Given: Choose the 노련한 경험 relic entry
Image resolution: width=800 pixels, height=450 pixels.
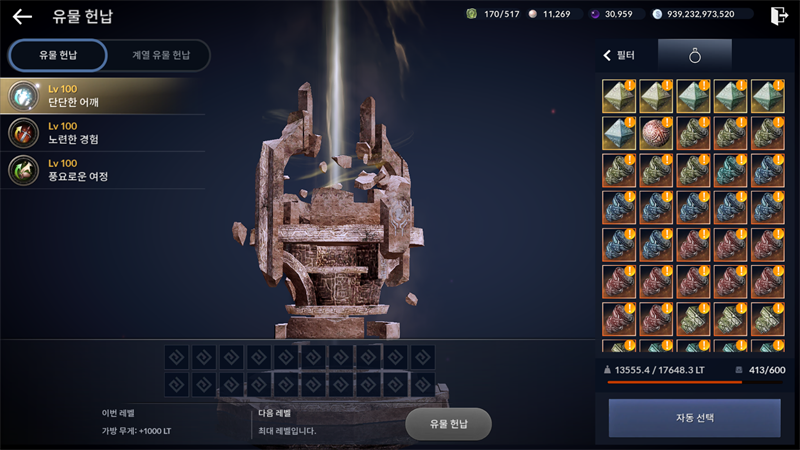Looking at the screenshot, I should 100,132.
